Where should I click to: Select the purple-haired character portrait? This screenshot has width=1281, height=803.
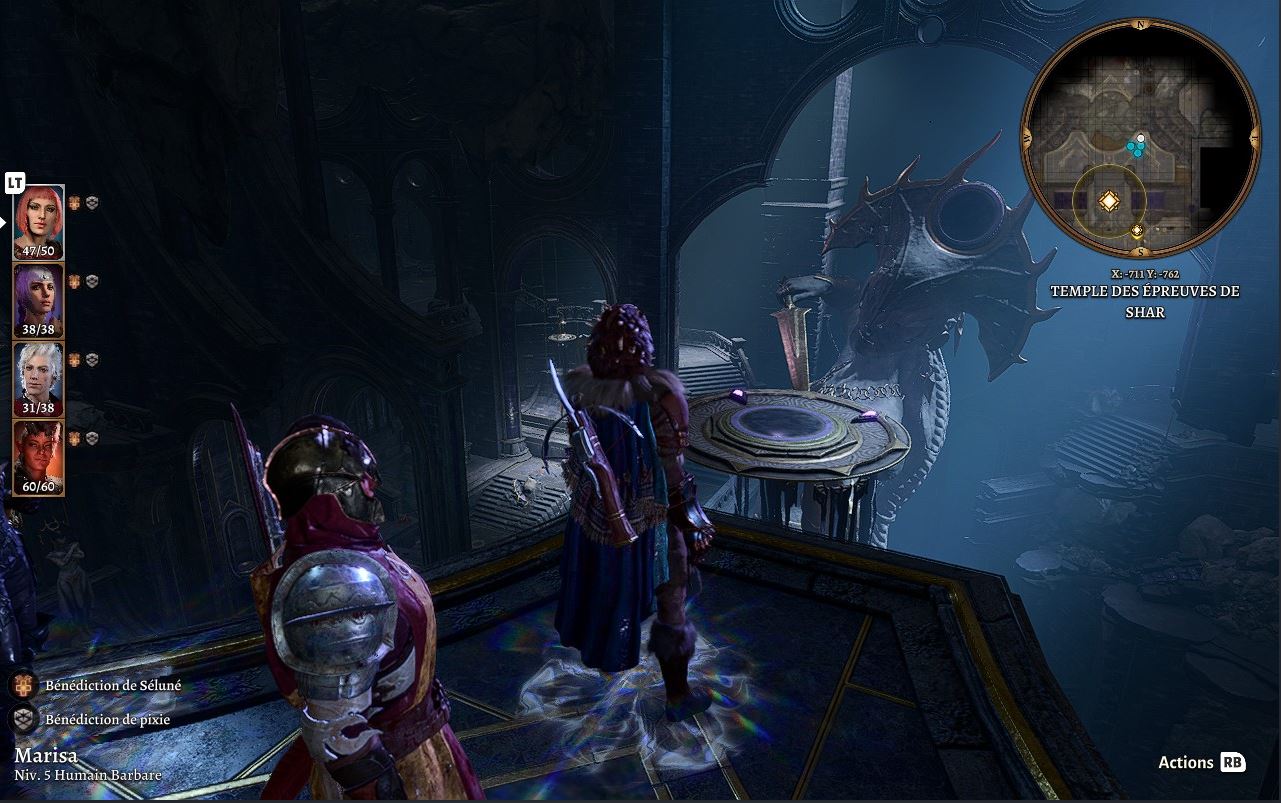39,300
